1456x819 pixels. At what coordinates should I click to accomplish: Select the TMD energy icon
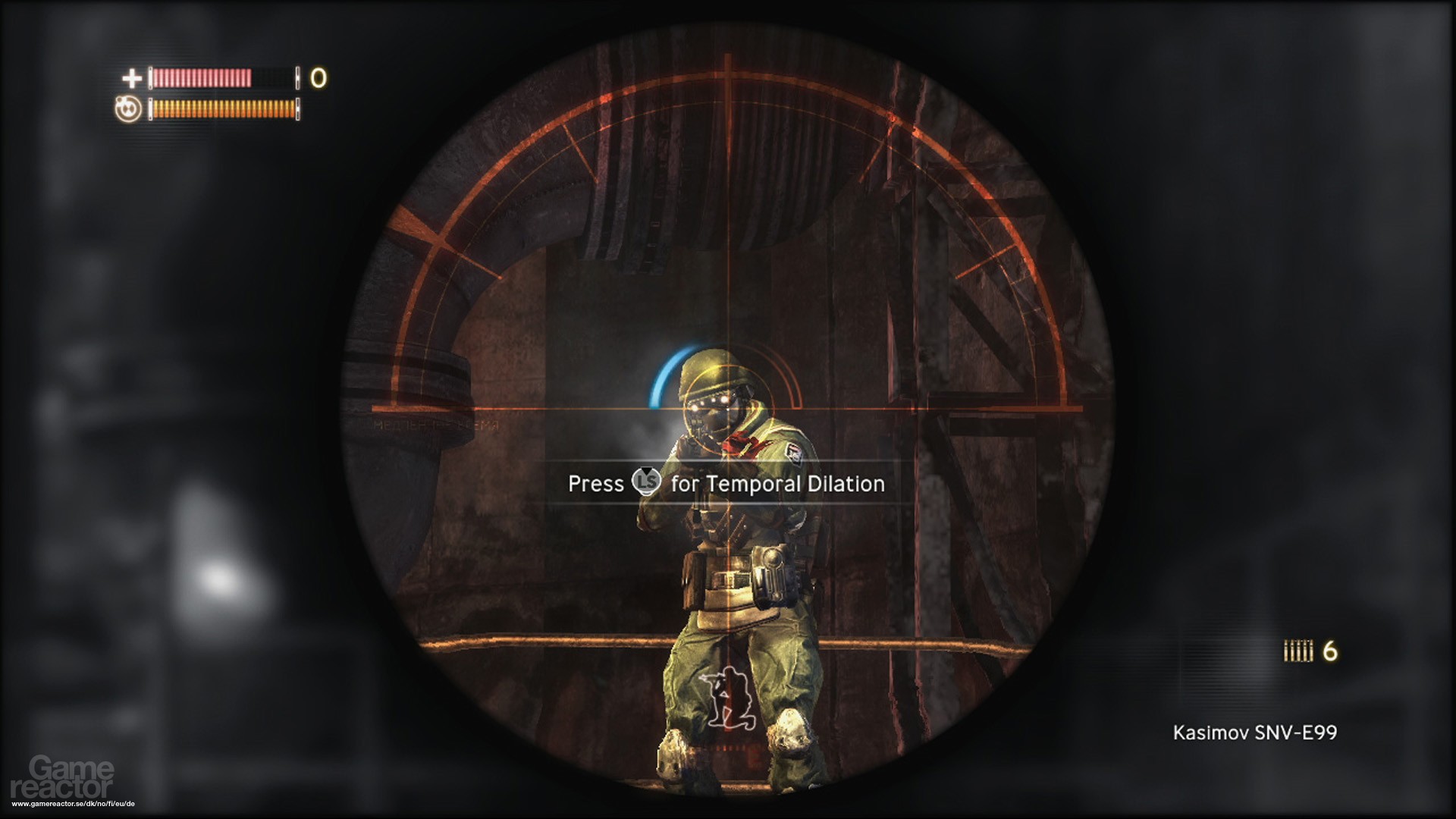tap(128, 109)
